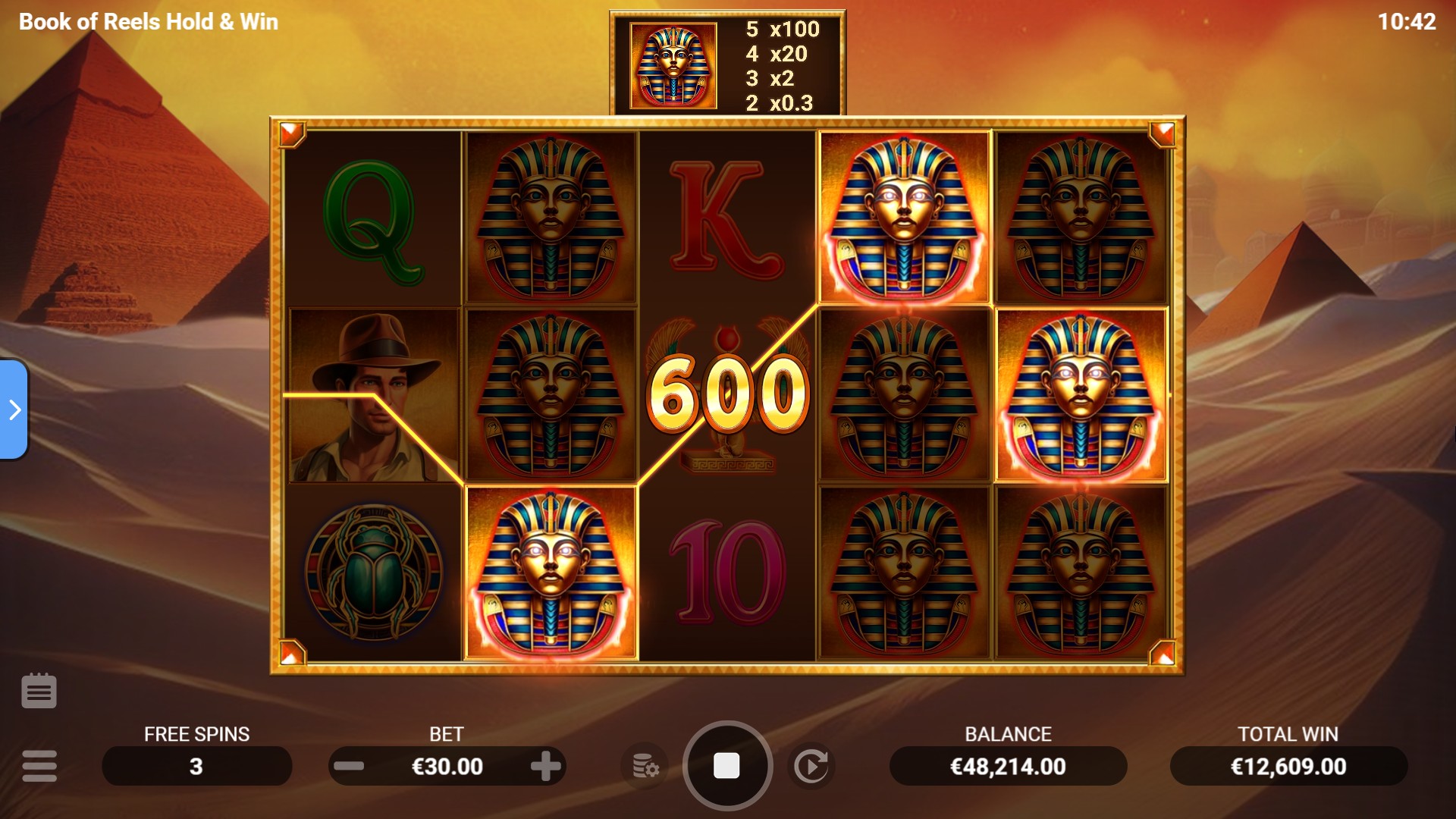This screenshot has width=1456, height=819.
Task: Open the hamburger main menu
Action: [39, 766]
